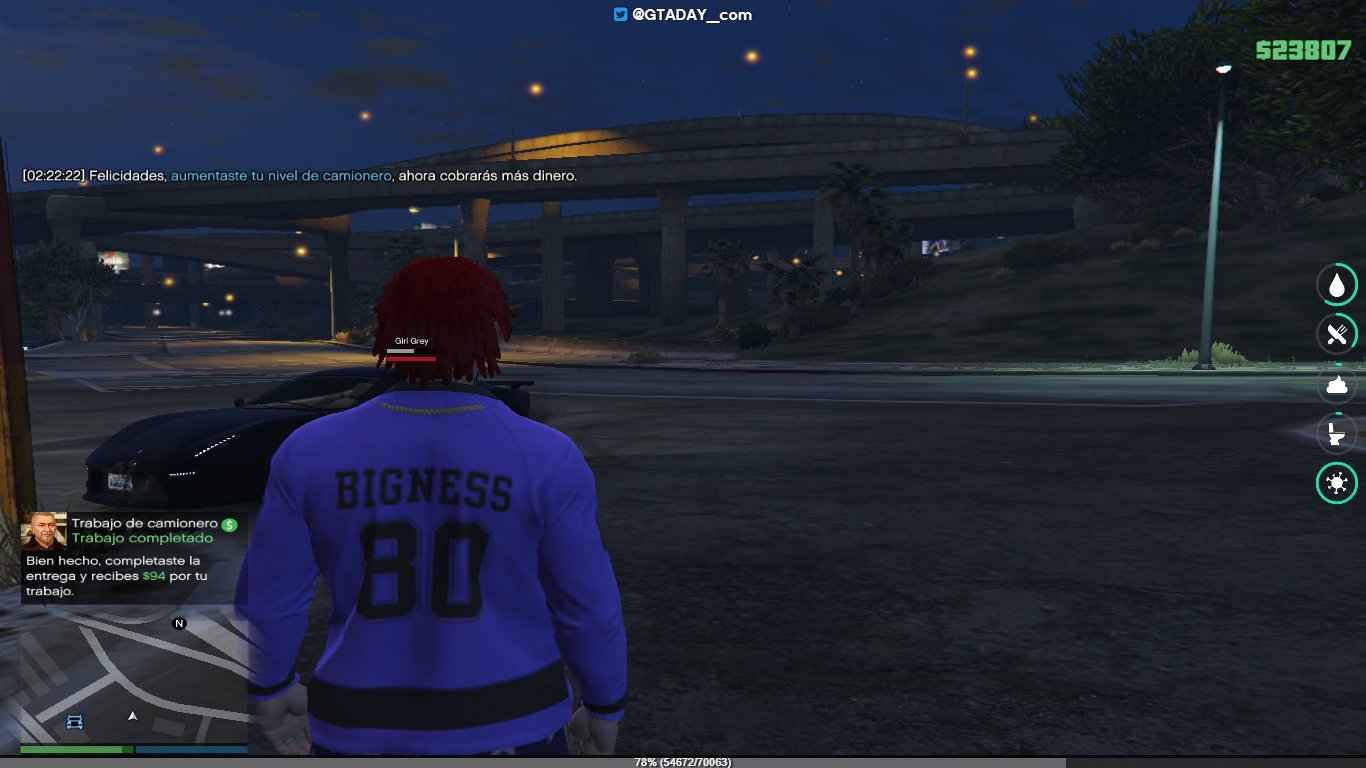Click the Felicidades chat message

(300, 176)
